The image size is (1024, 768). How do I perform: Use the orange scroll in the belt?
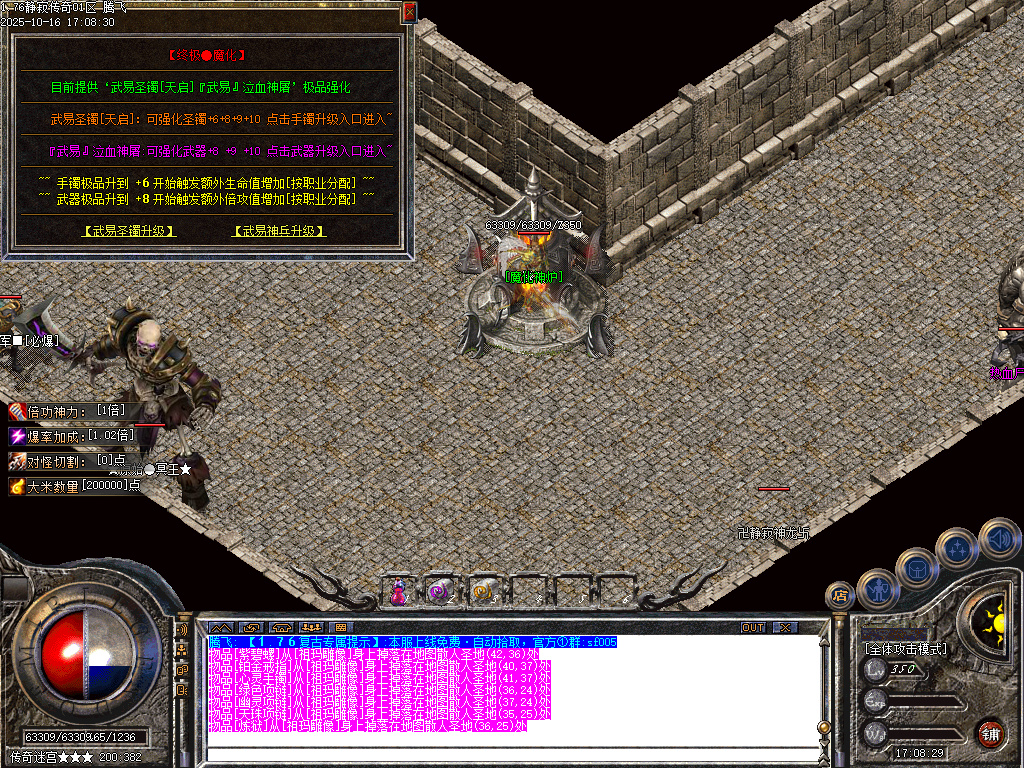point(482,592)
